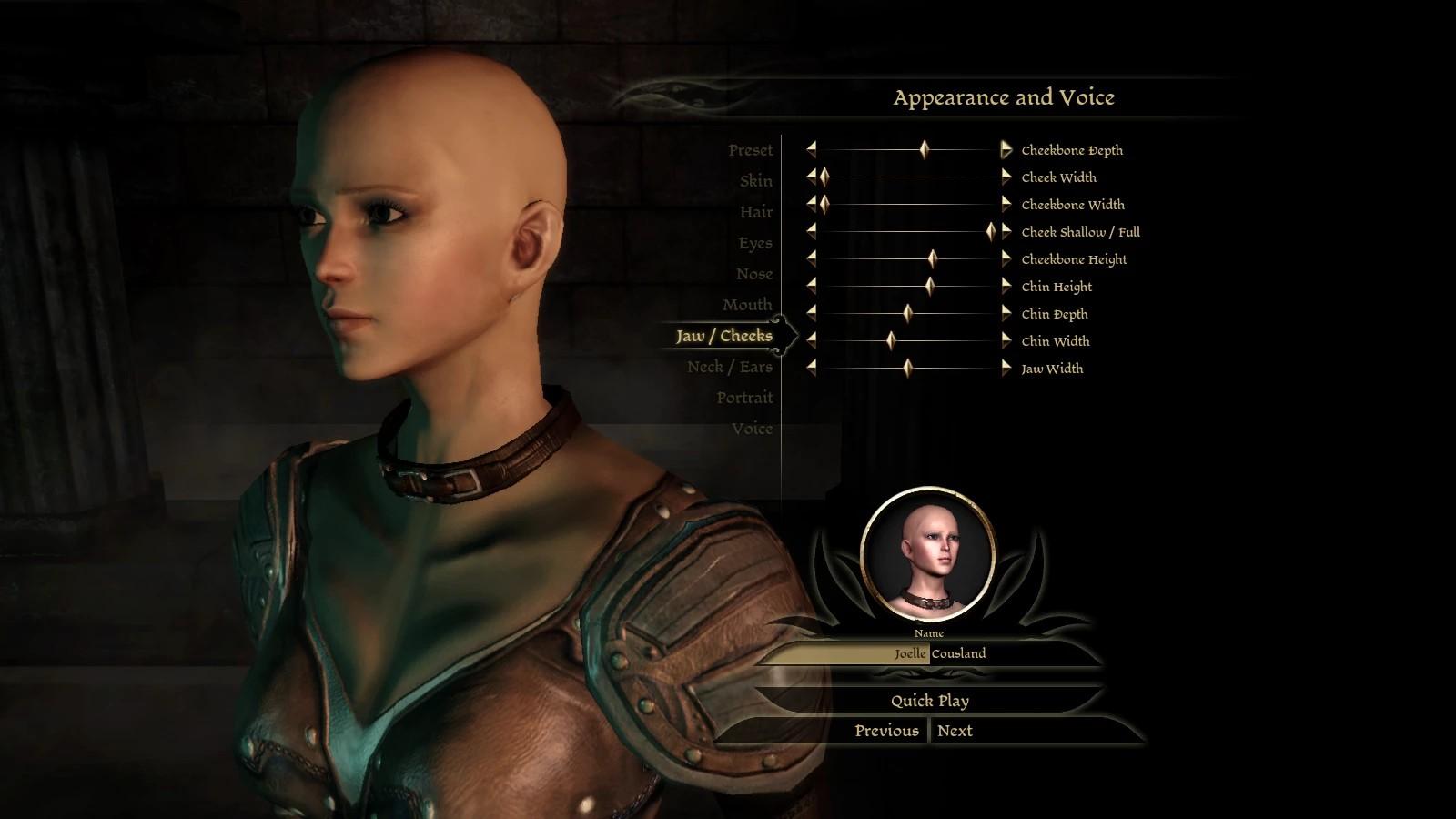Proceed with the Next button
1456x819 pixels.
(x=955, y=731)
